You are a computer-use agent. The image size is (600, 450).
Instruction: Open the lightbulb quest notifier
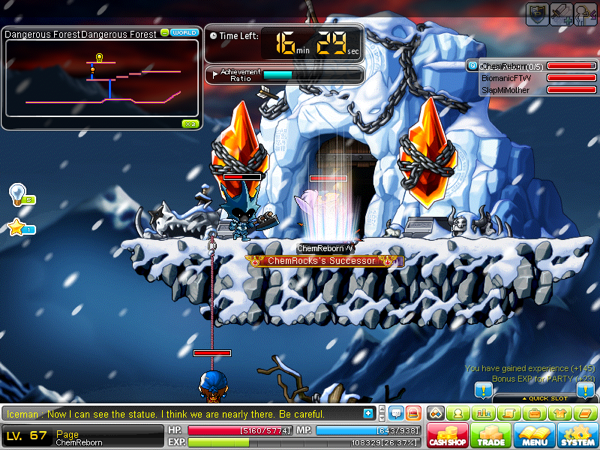click(x=17, y=192)
